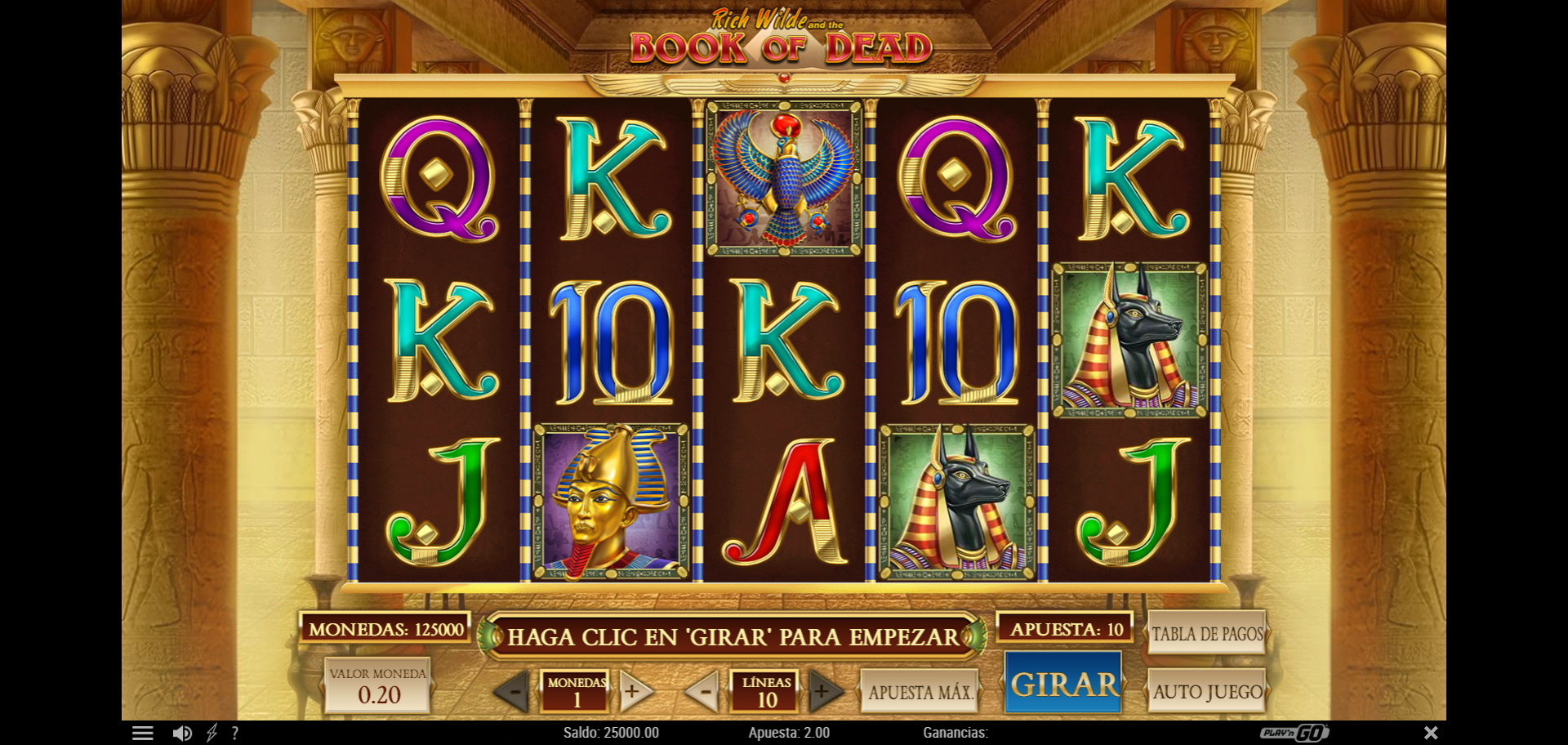Increase the number of LÍNEAS
The height and width of the screenshot is (745, 1568).
click(x=823, y=692)
